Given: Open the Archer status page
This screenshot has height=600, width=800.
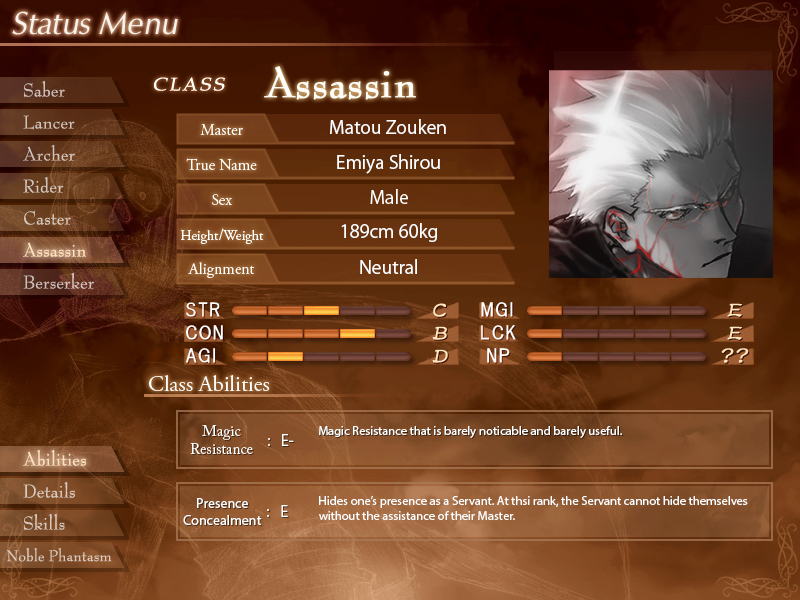Looking at the screenshot, I should click(x=49, y=155).
